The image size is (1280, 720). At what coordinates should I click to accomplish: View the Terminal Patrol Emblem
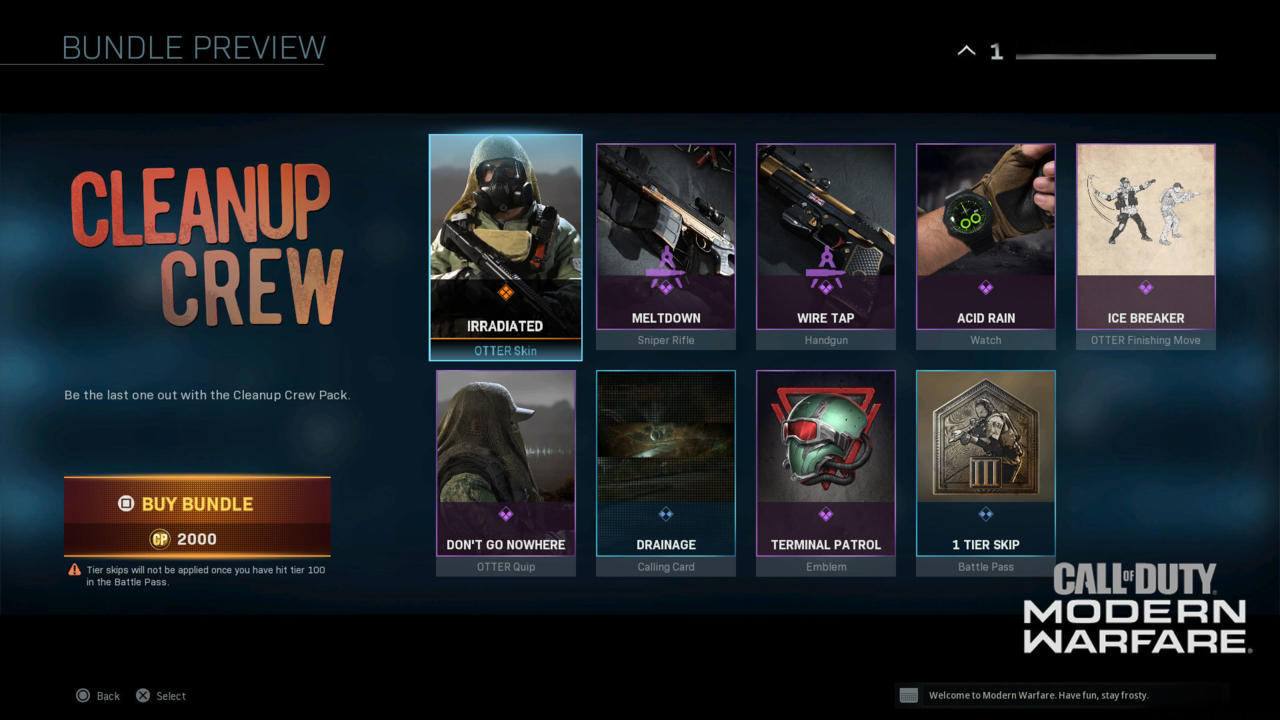[x=825, y=463]
